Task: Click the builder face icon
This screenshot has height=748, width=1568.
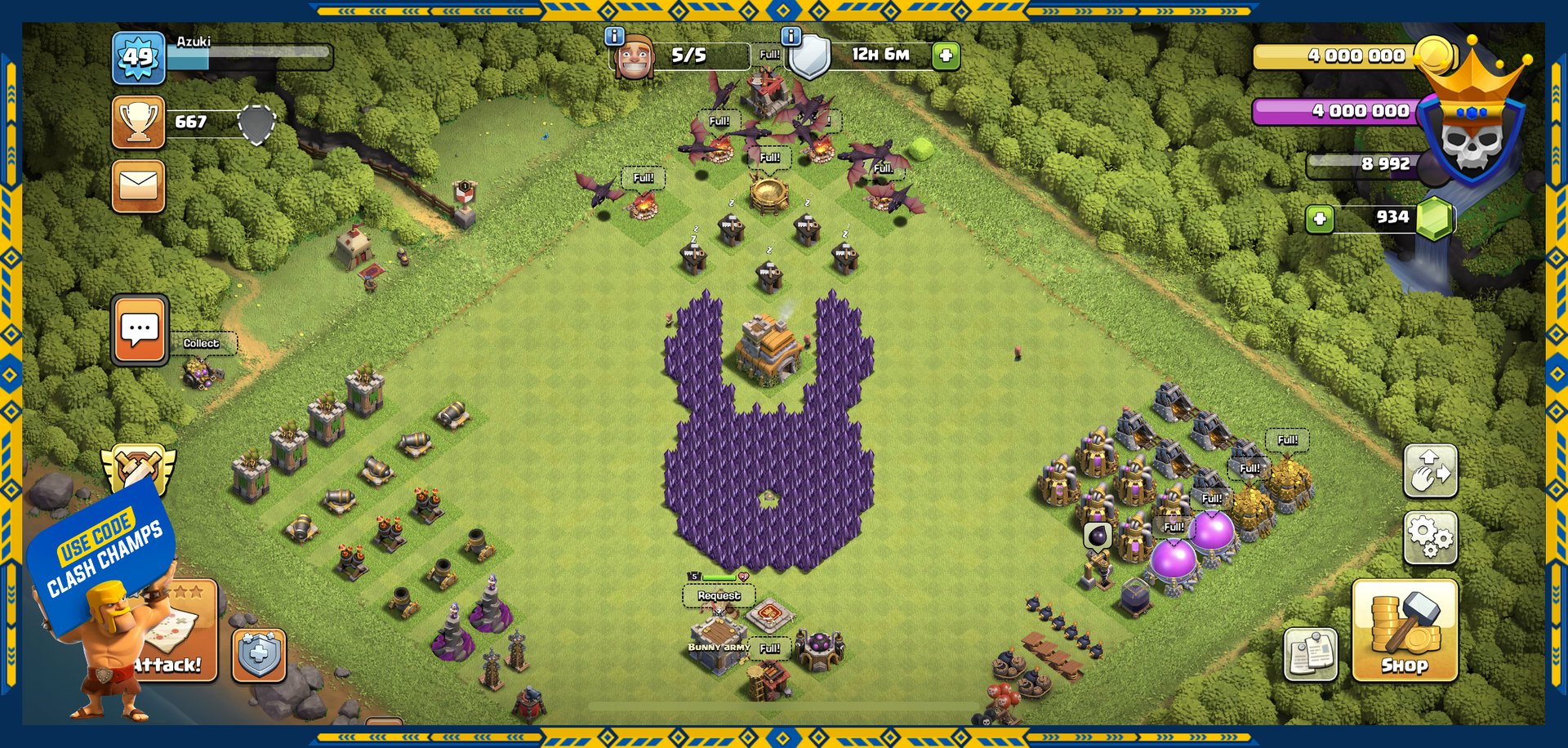Action: tap(635, 57)
